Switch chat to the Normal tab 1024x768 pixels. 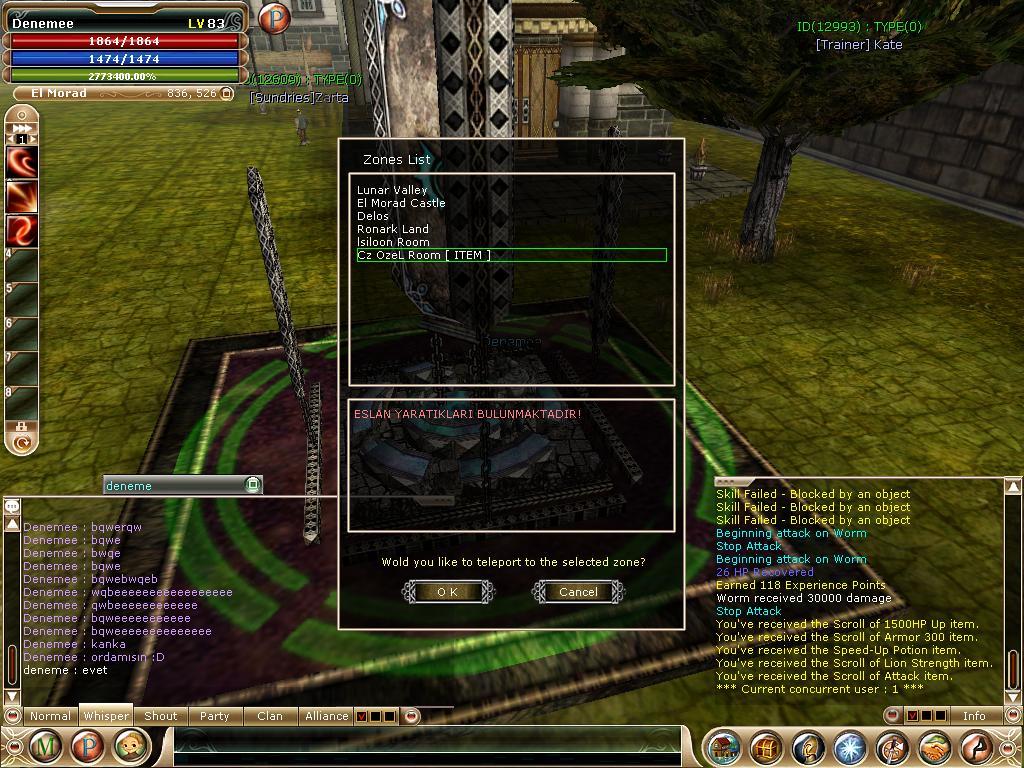click(x=50, y=716)
